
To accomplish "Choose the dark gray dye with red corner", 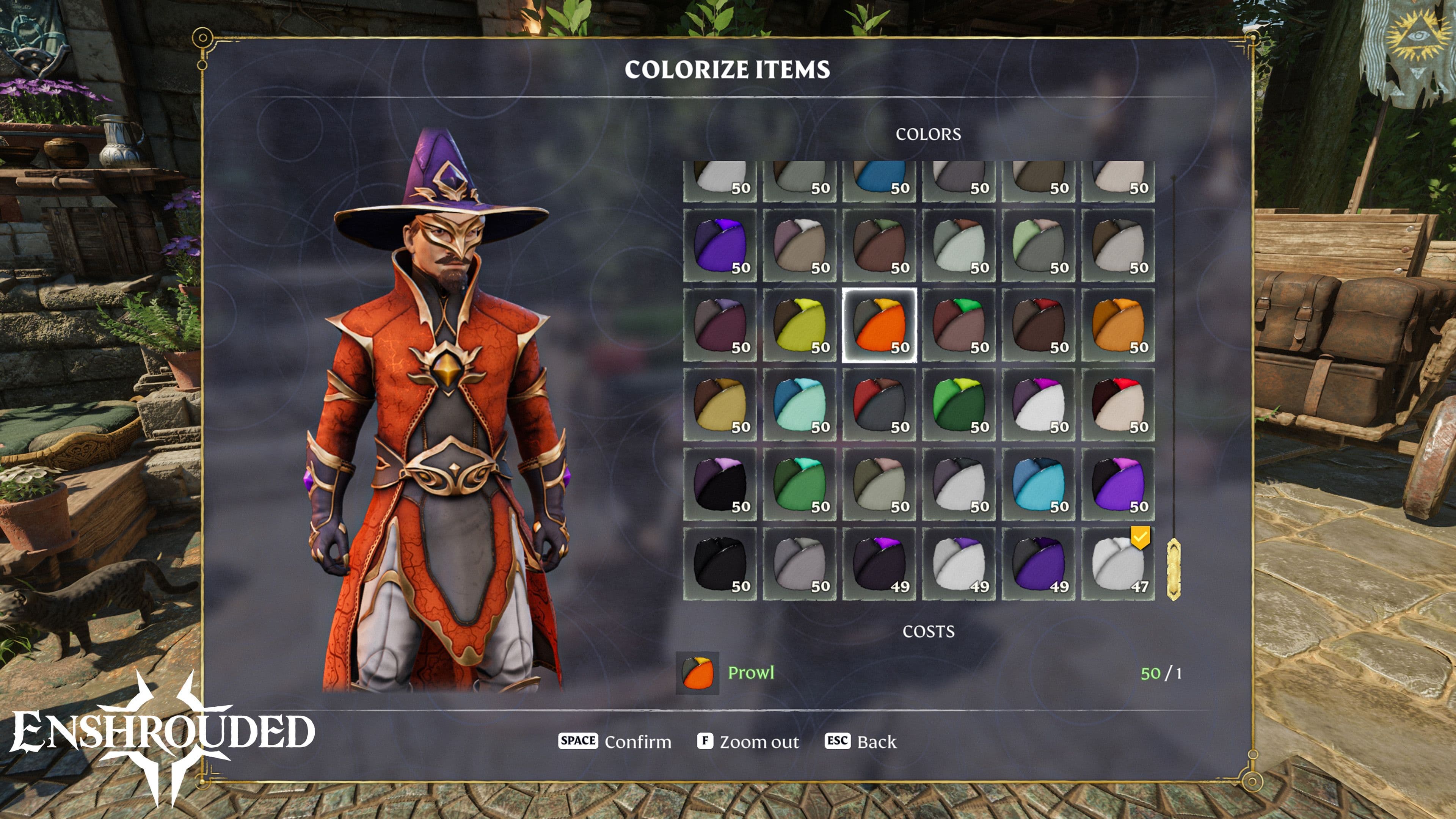I will tap(879, 405).
